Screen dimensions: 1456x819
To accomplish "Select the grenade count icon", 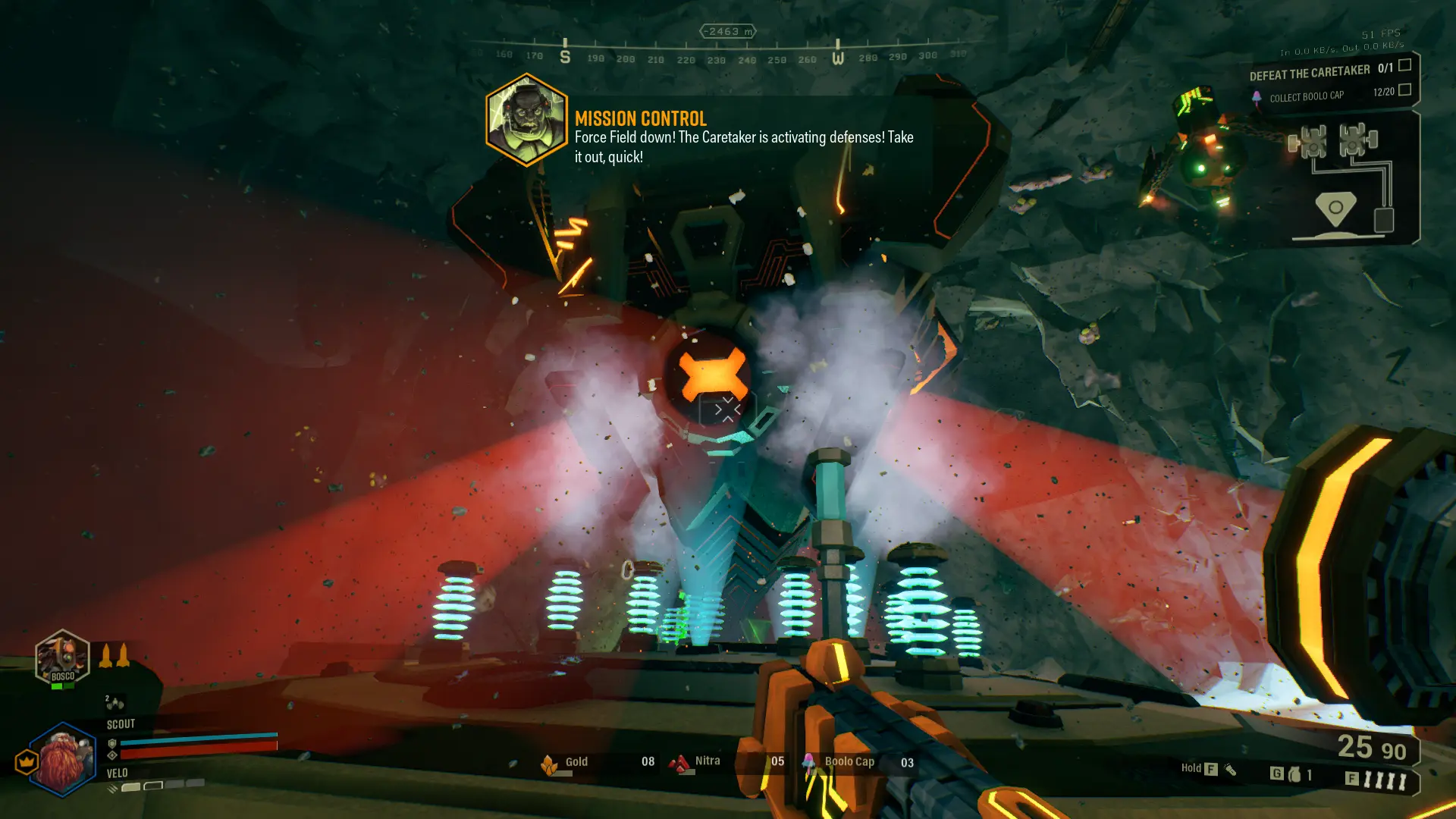I will [x=1294, y=774].
